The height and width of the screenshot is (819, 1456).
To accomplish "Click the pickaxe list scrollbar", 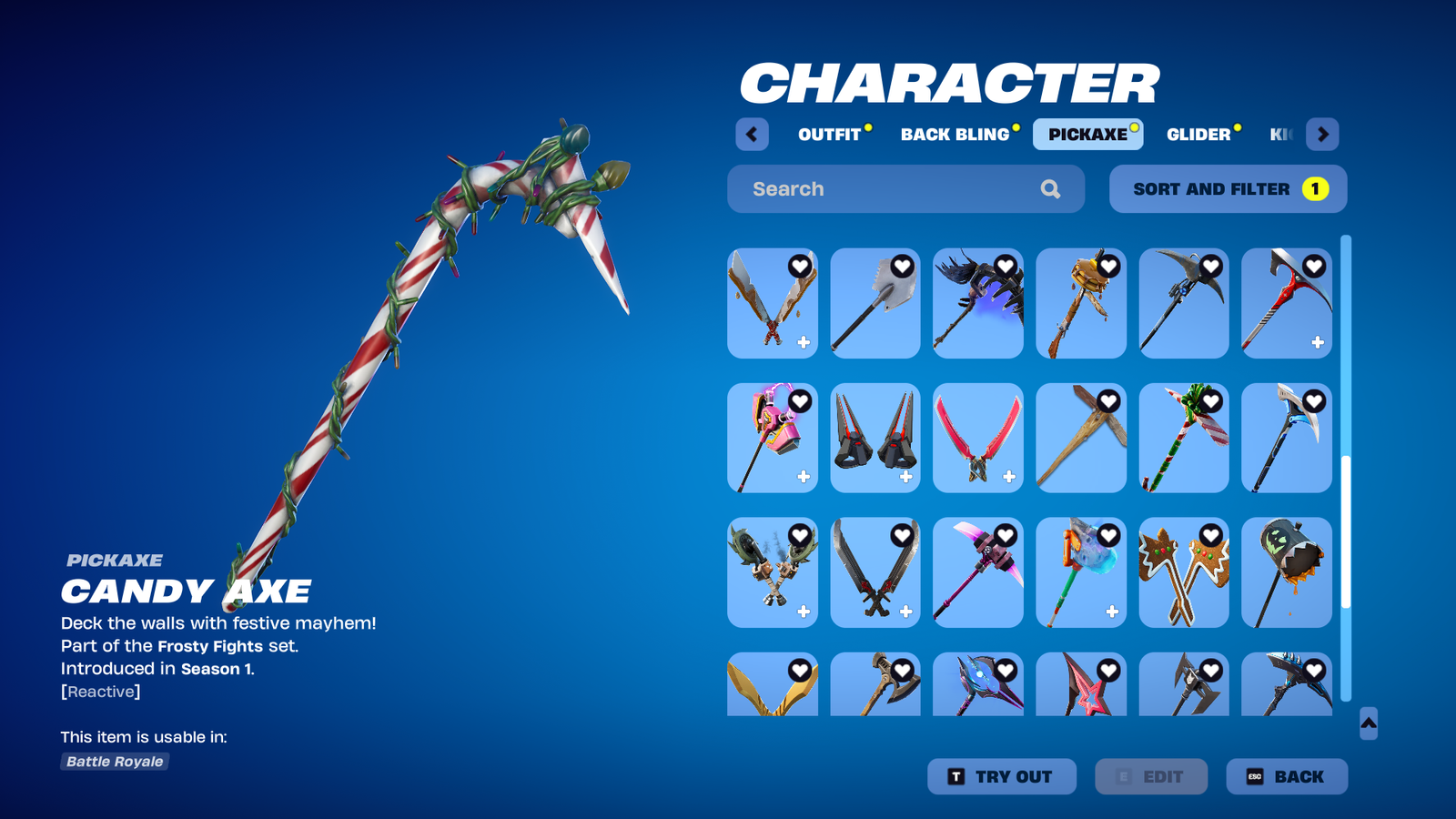I will [x=1346, y=532].
